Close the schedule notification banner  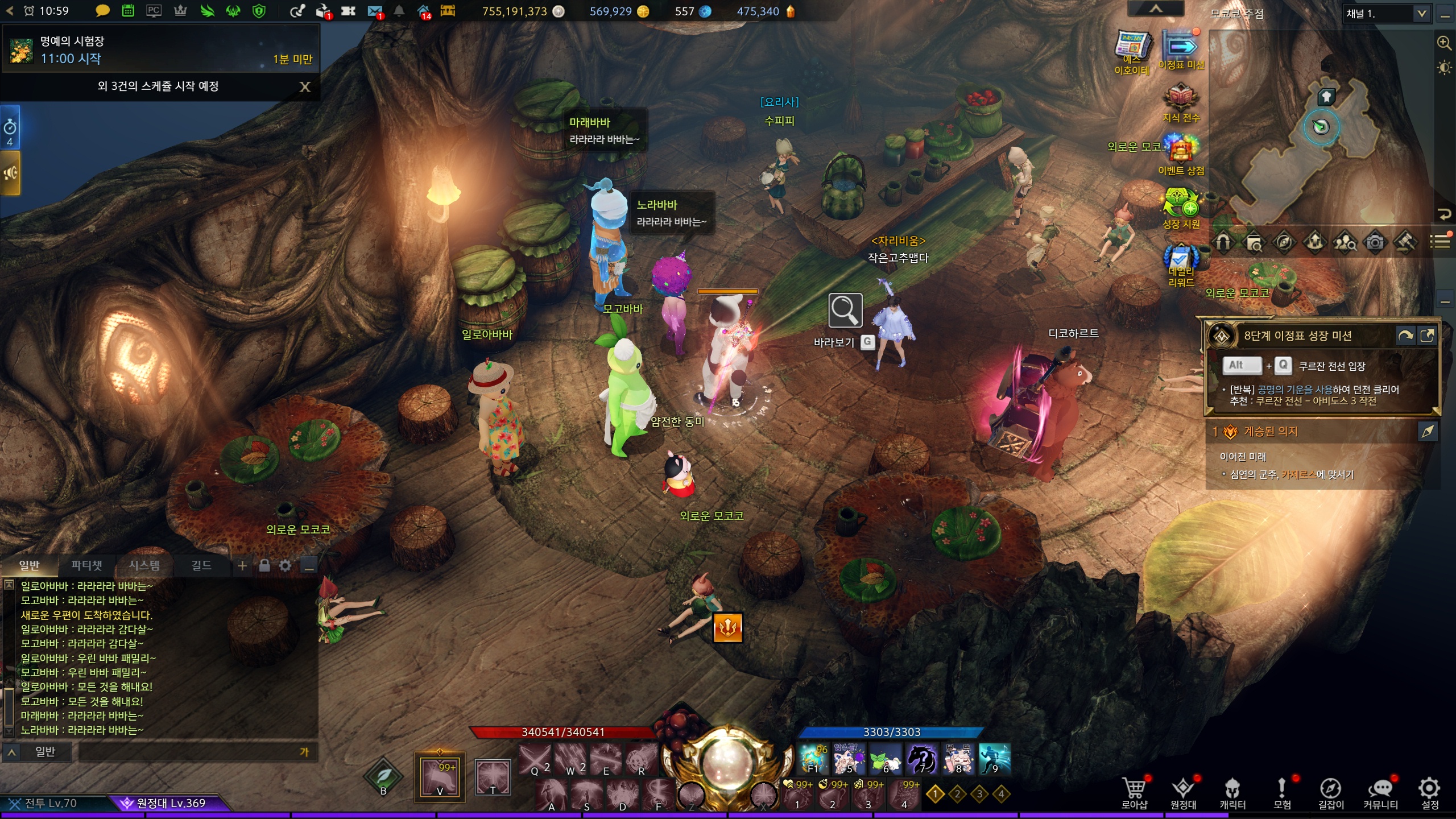pos(305,86)
